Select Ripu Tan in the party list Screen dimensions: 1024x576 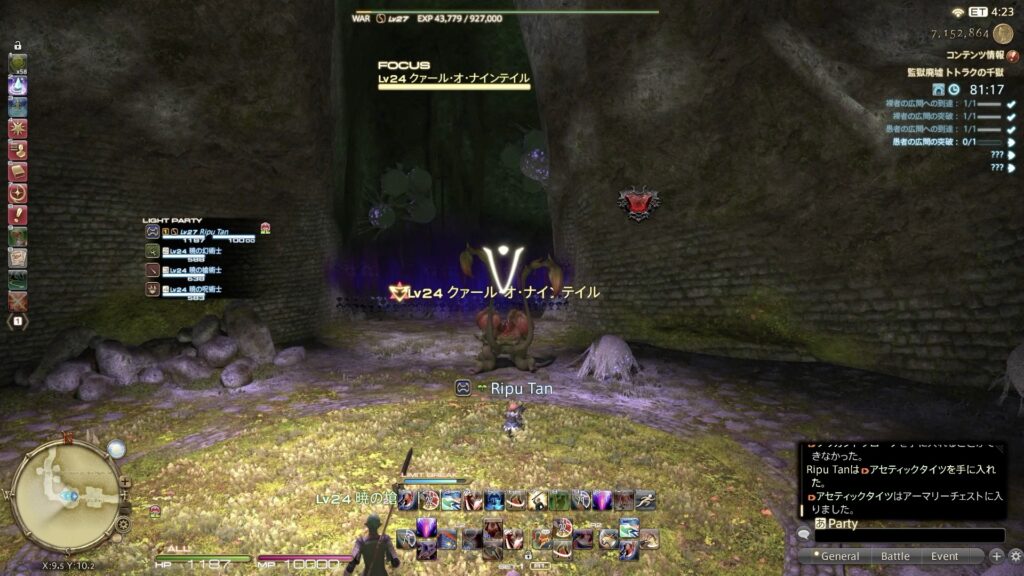point(205,231)
